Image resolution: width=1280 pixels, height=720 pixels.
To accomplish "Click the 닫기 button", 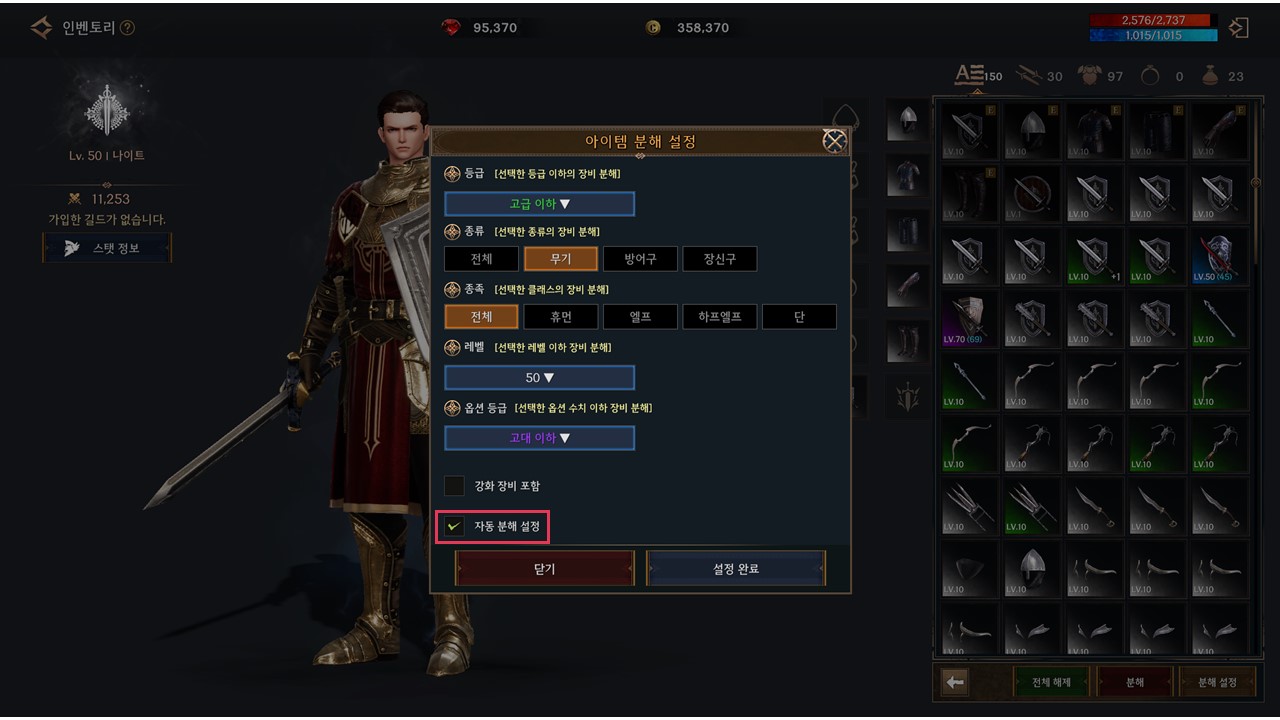I will 545,569.
